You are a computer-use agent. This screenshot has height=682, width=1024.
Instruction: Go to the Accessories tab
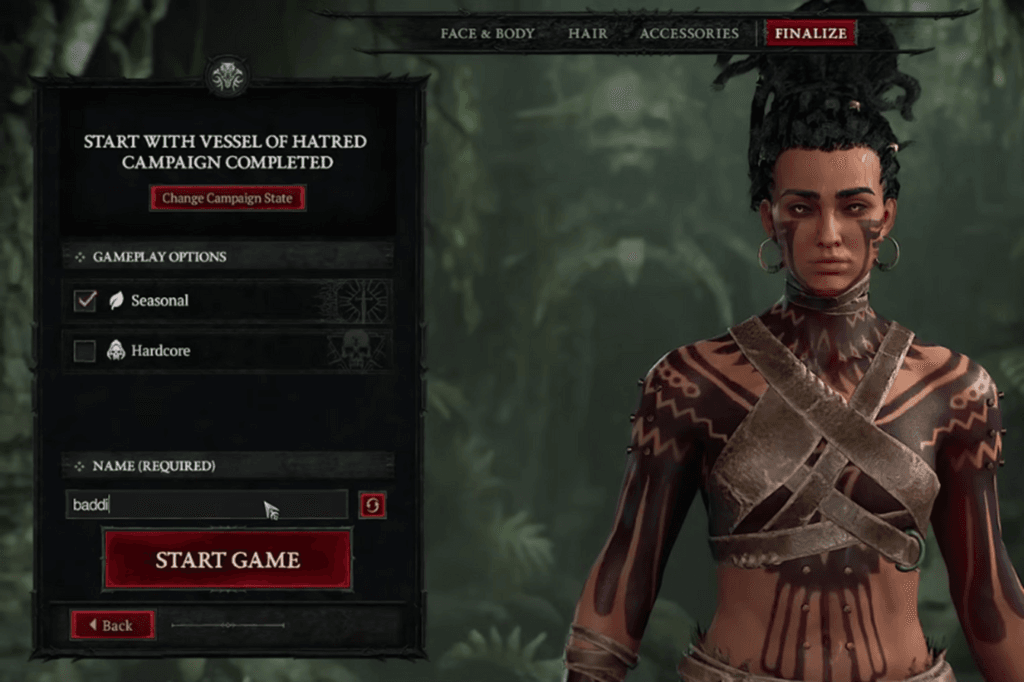[688, 33]
